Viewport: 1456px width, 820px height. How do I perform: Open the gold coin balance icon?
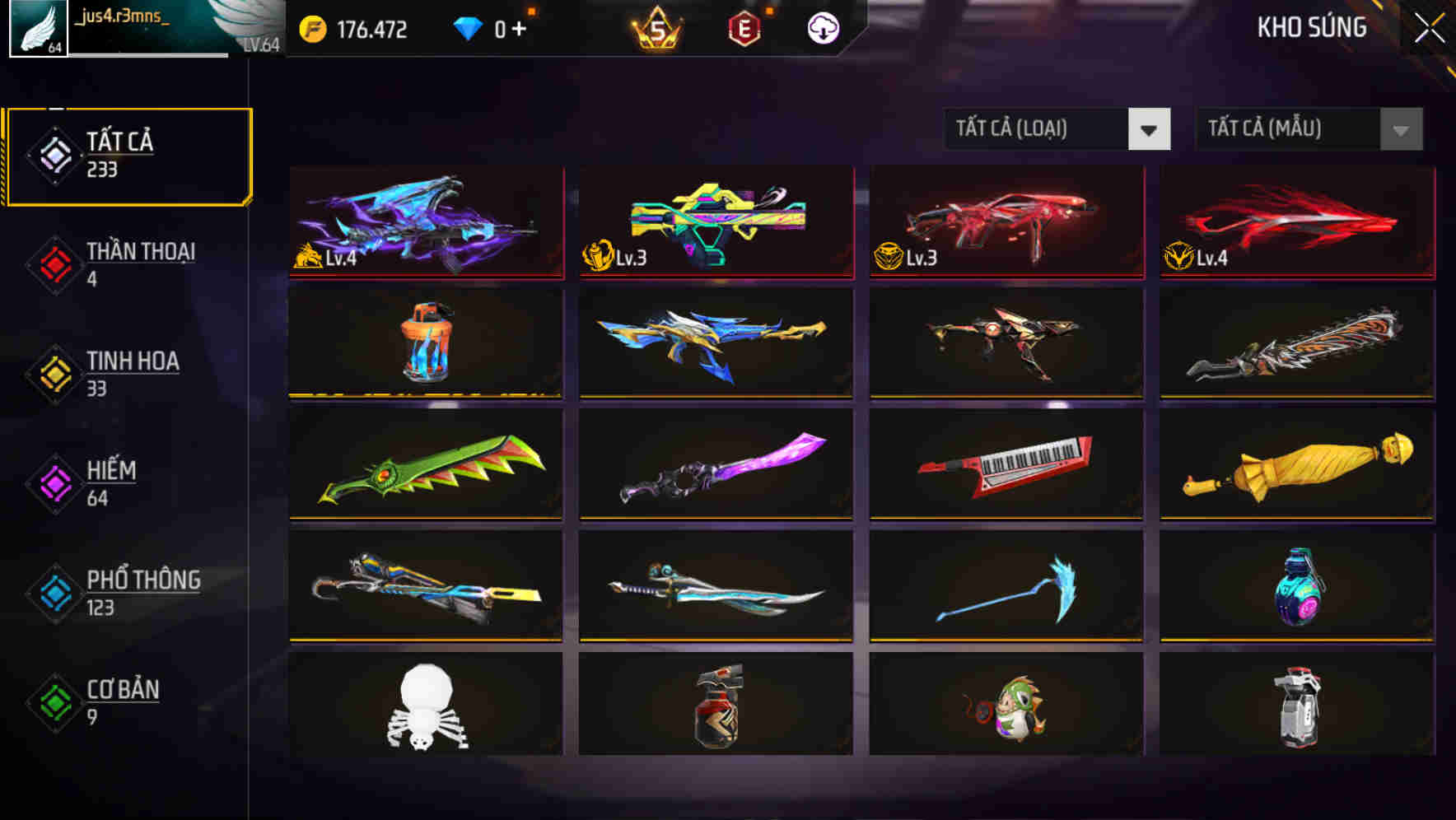click(311, 27)
